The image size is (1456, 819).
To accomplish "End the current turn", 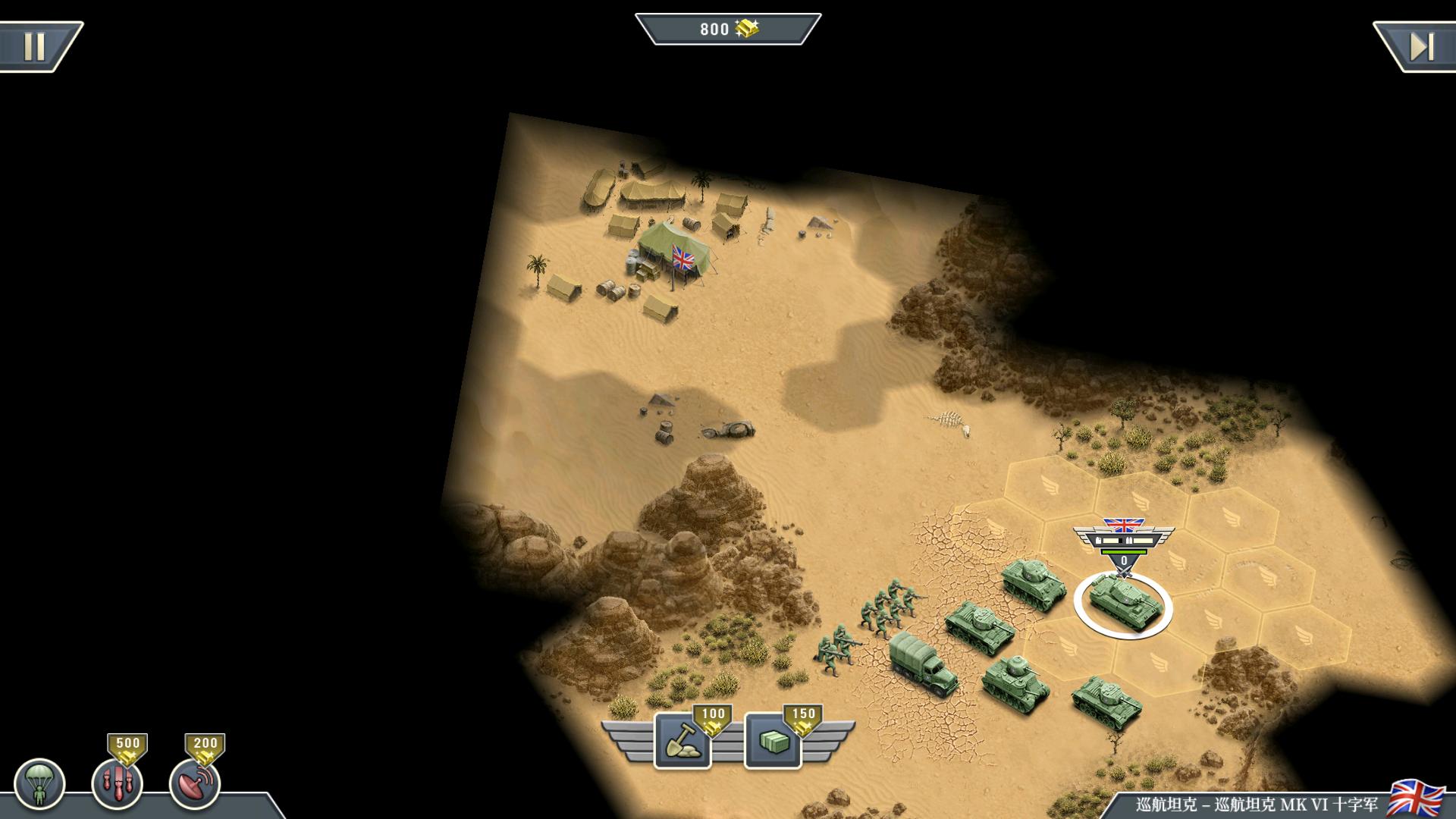I will tap(1420, 47).
